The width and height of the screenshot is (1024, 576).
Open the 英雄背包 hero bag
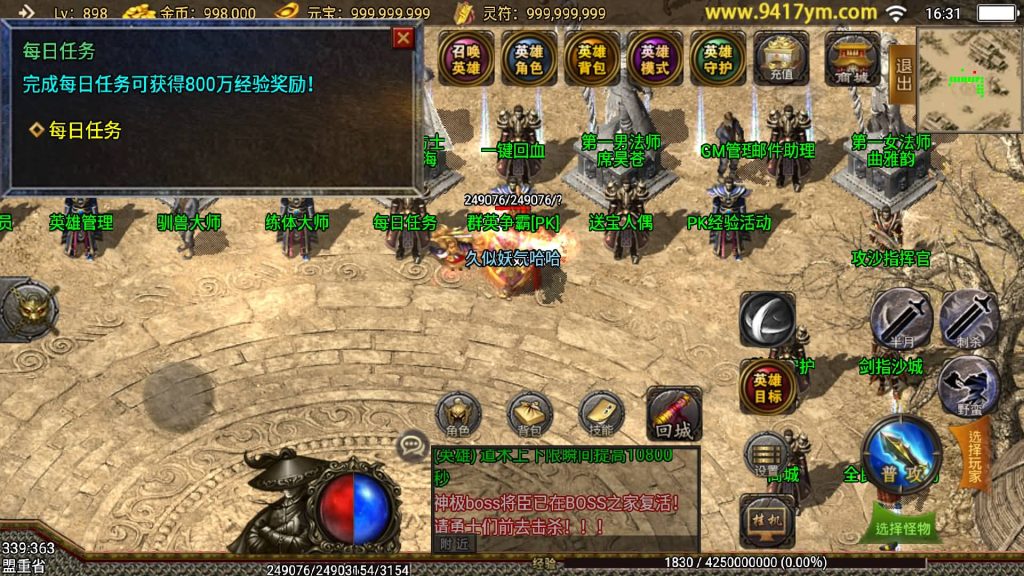592,59
